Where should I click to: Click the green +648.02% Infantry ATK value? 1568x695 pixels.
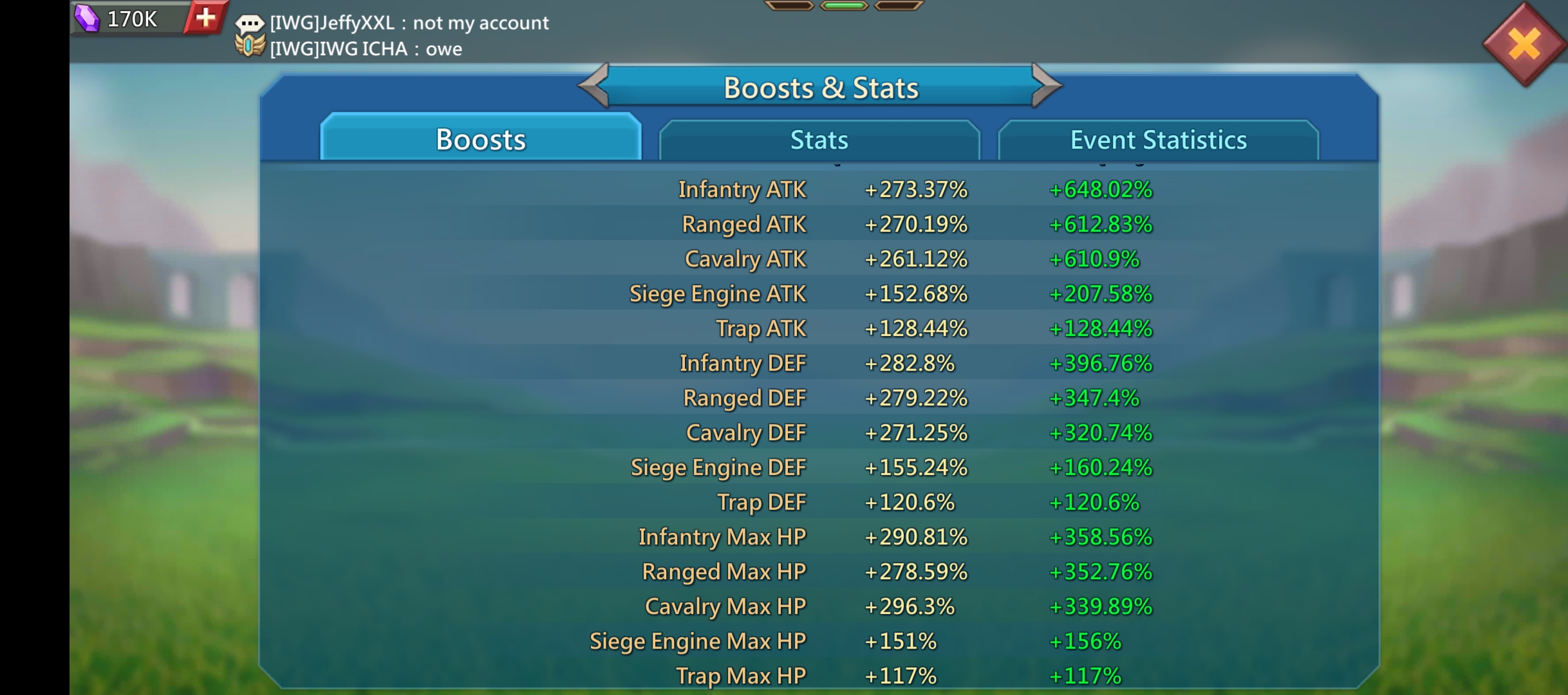[x=1099, y=189]
